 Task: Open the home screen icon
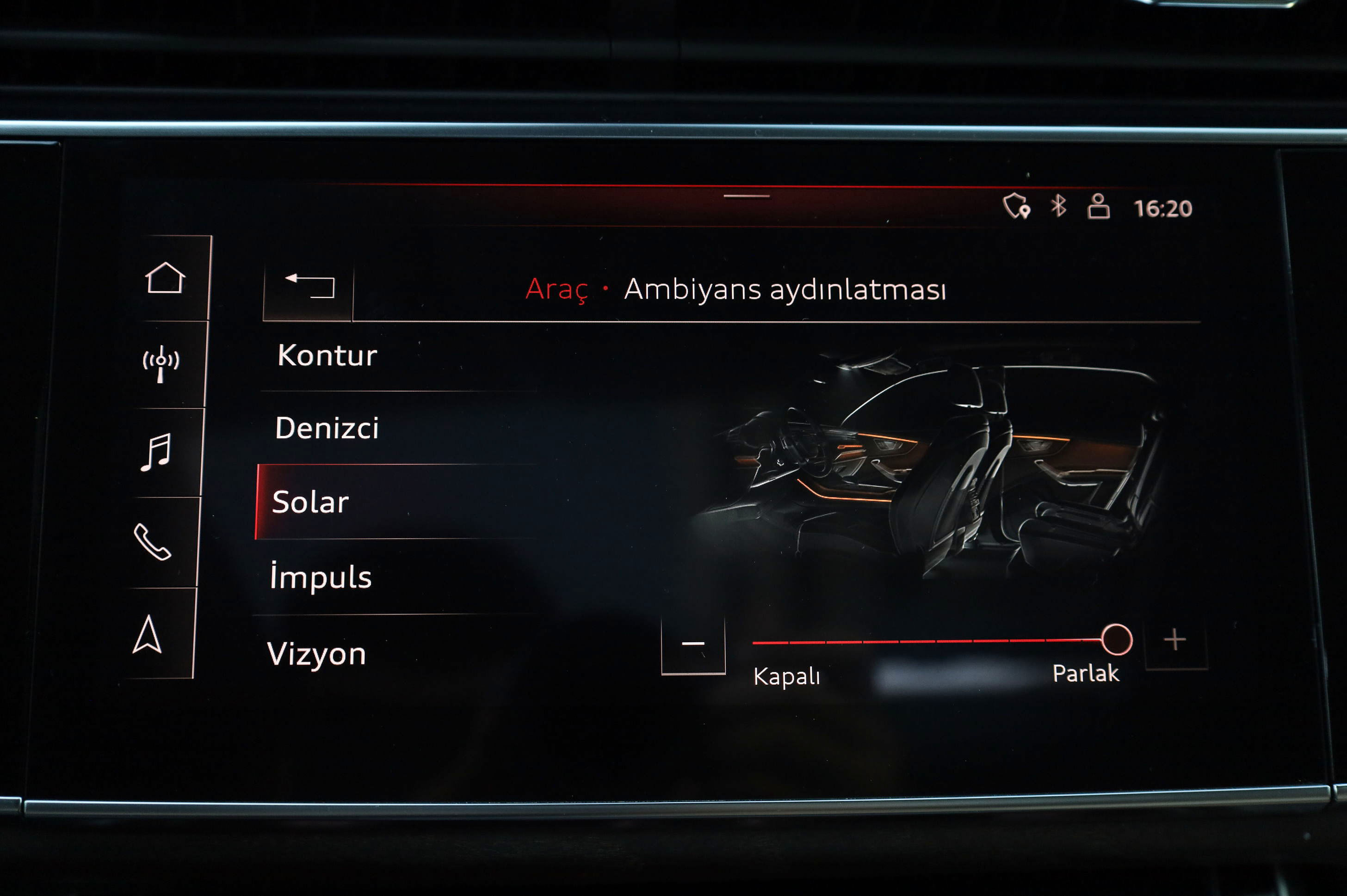pyautogui.click(x=165, y=278)
